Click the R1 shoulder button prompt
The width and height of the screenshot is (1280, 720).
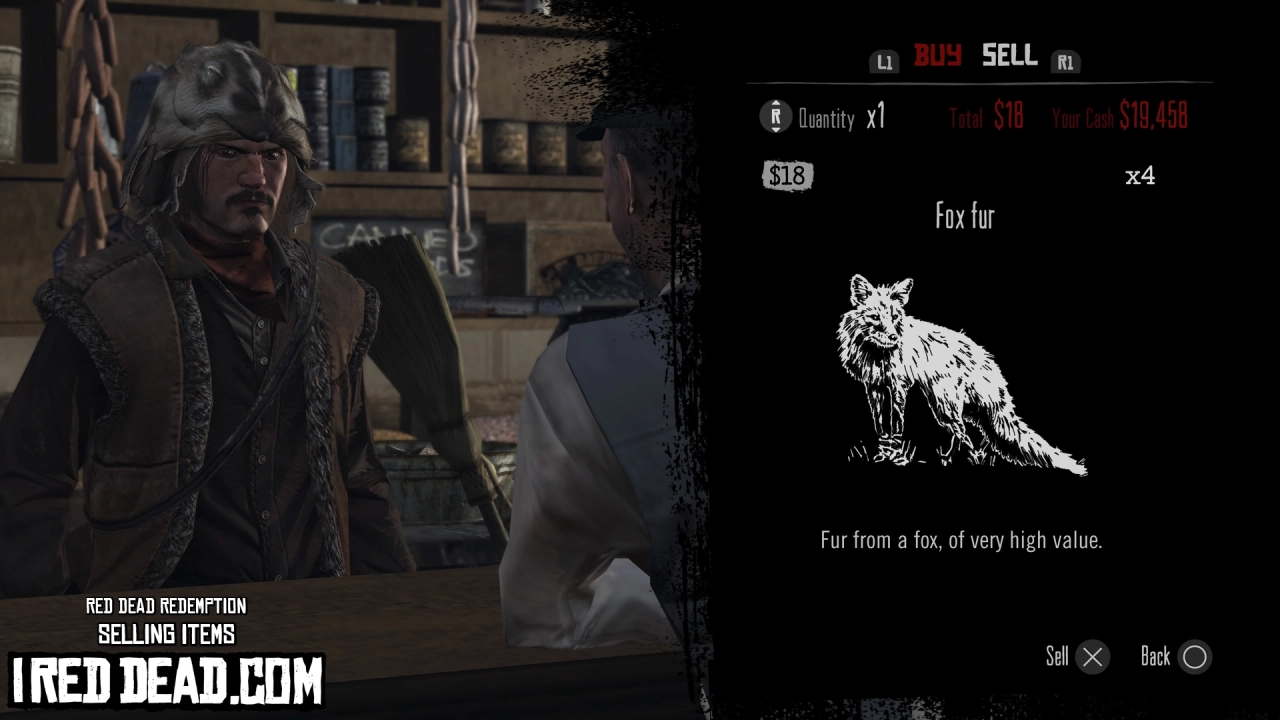(x=1066, y=60)
